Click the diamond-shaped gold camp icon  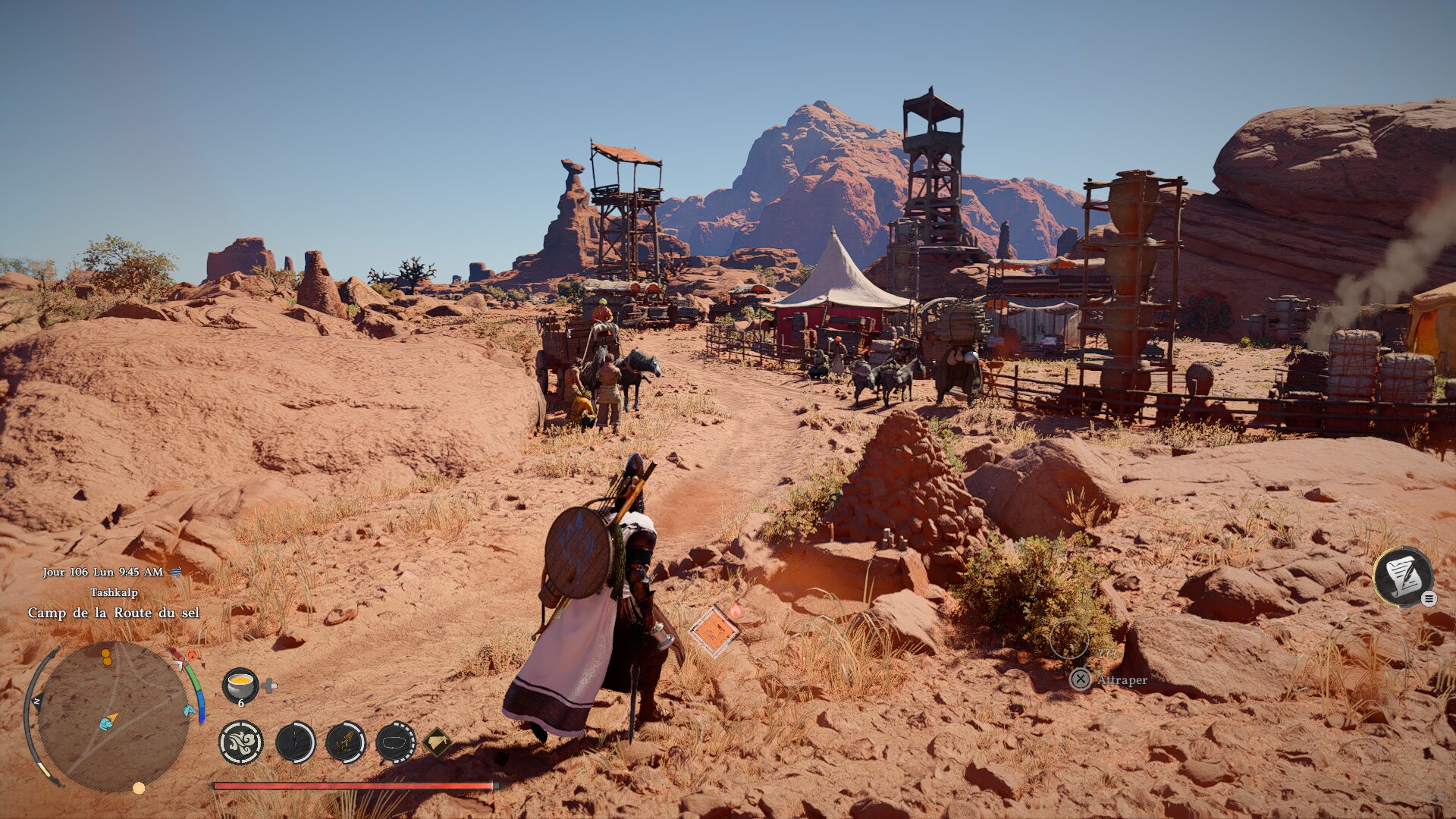438,742
